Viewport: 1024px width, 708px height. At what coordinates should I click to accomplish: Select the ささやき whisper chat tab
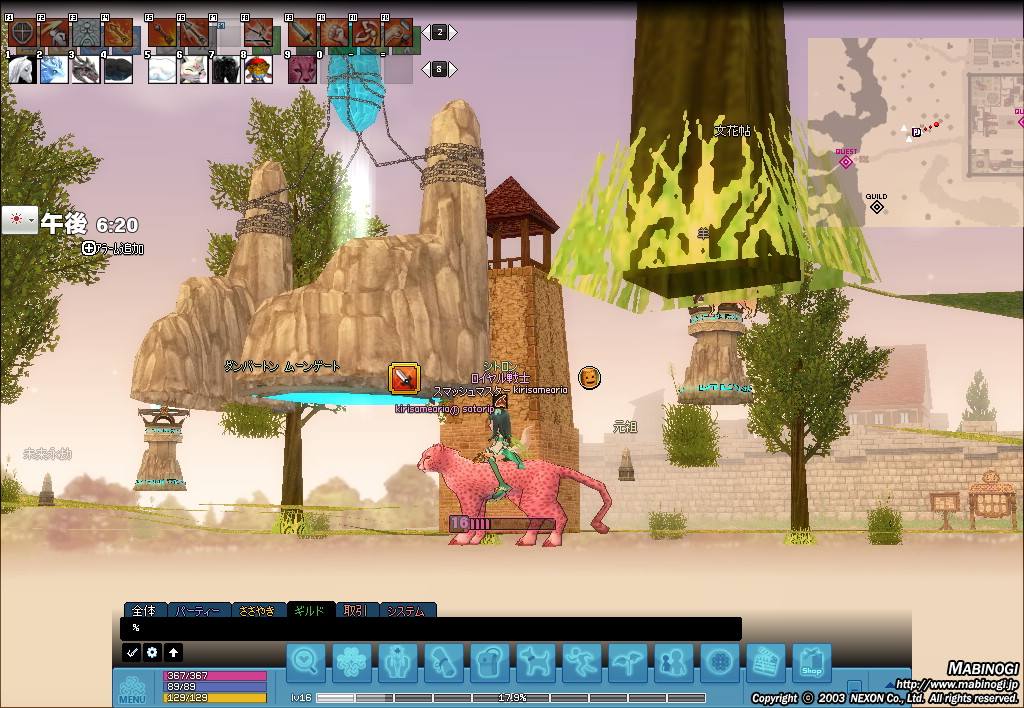click(256, 610)
